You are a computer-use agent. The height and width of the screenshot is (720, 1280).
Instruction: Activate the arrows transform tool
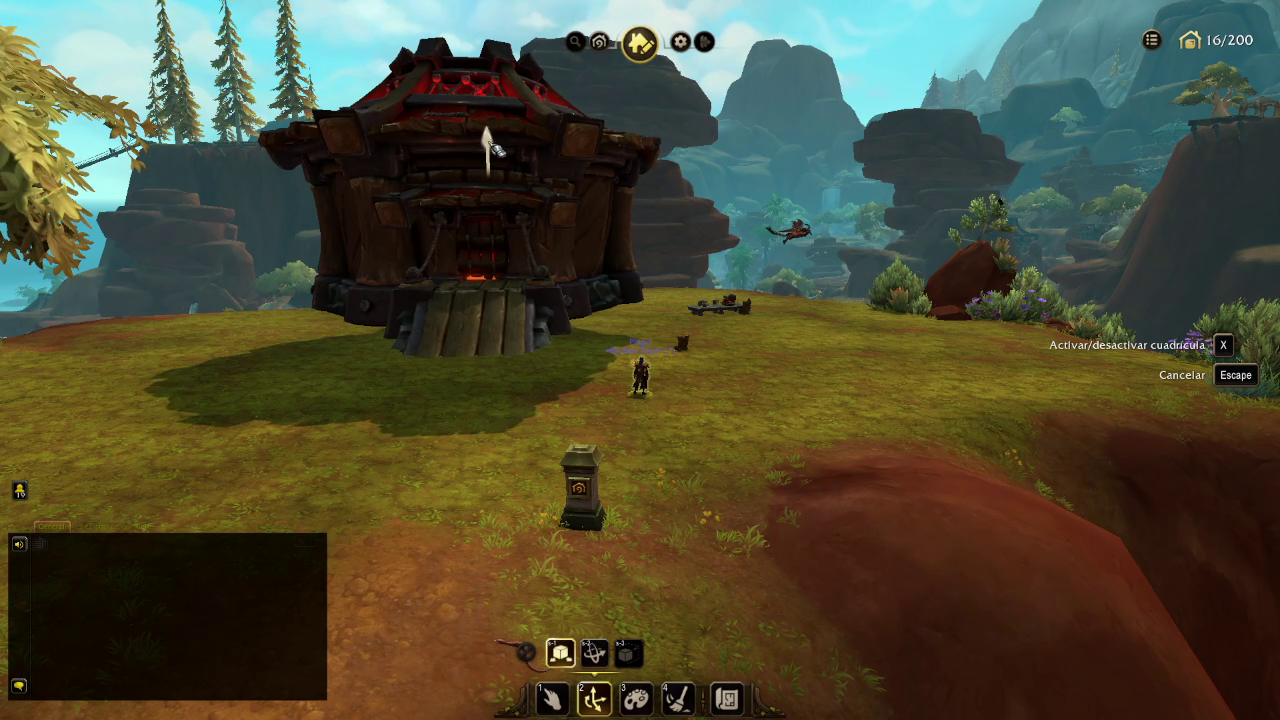[x=594, y=698]
